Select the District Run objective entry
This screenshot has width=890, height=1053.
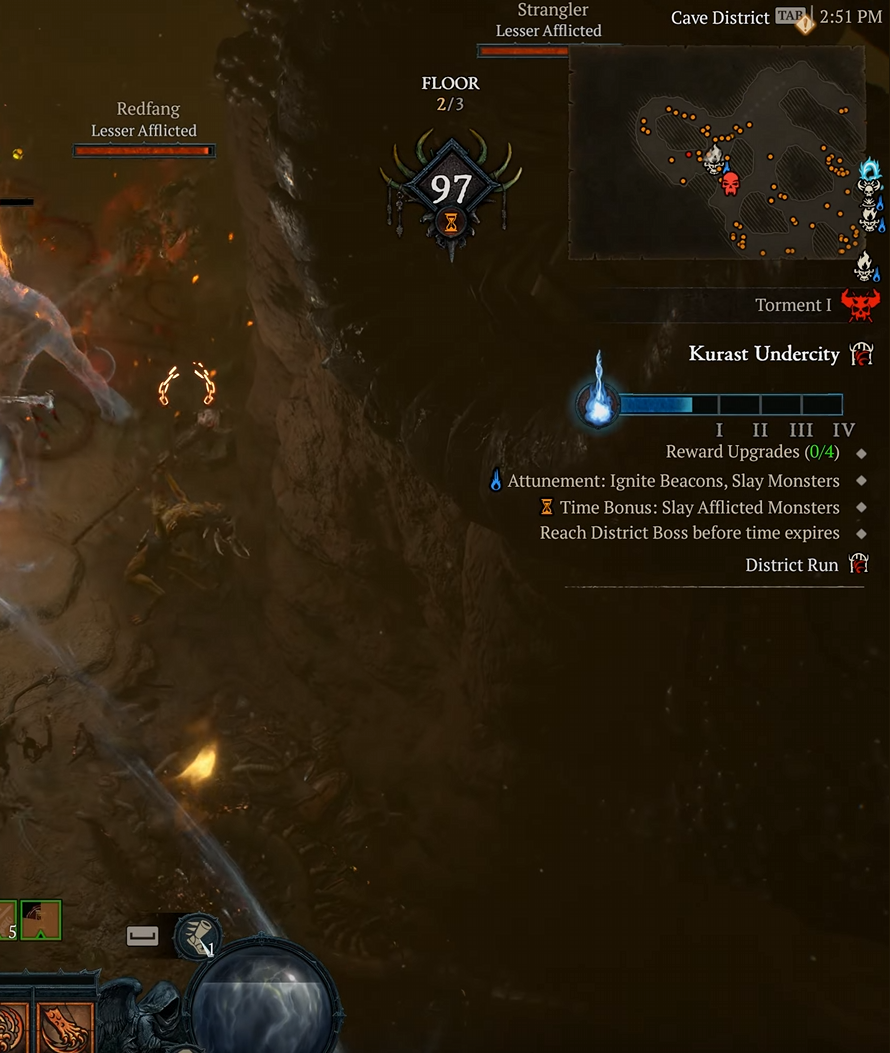[x=792, y=565]
